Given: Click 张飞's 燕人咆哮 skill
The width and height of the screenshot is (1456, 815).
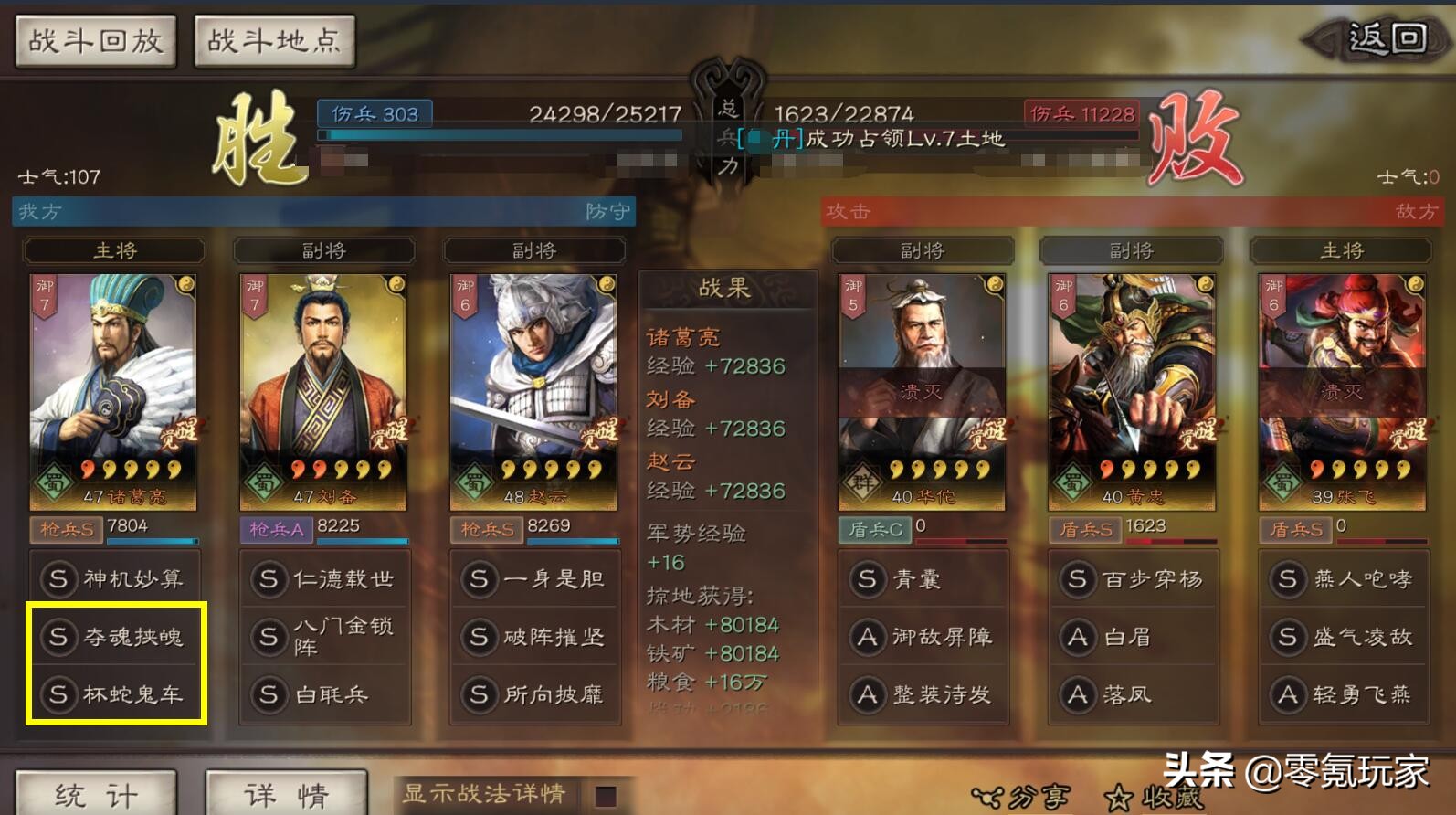Looking at the screenshot, I should pyautogui.click(x=1343, y=579).
